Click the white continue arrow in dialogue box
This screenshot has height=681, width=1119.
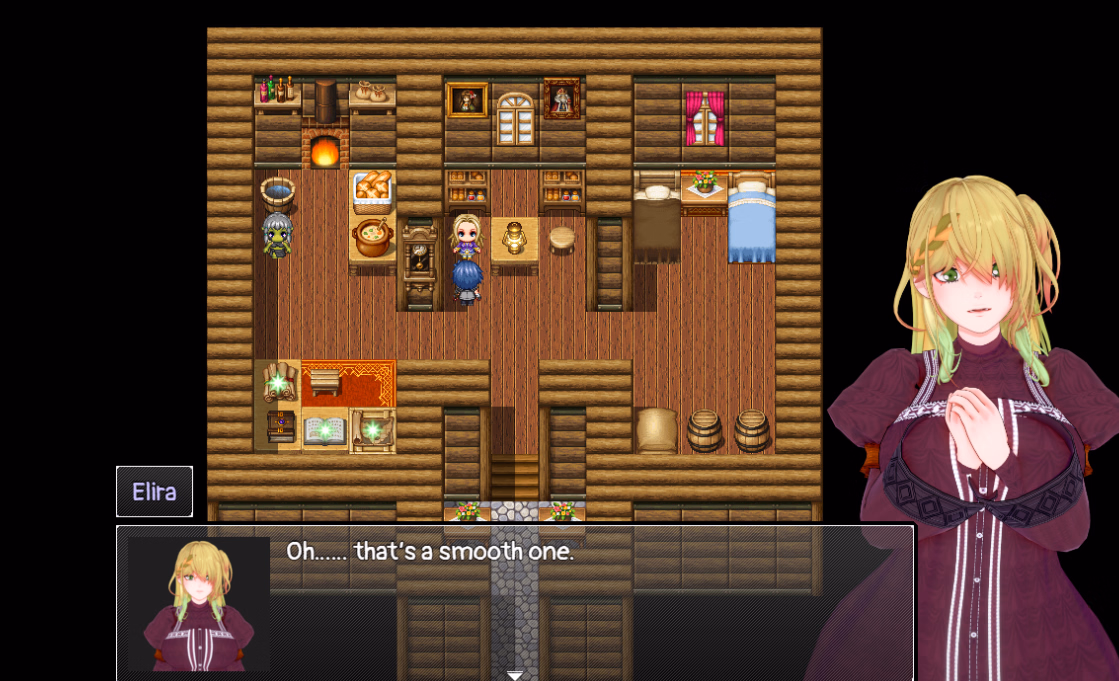coord(515,675)
